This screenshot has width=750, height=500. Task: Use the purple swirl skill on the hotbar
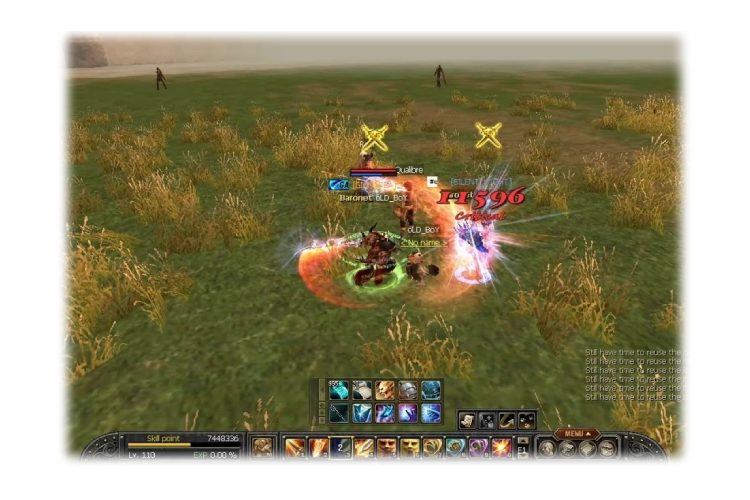478,448
